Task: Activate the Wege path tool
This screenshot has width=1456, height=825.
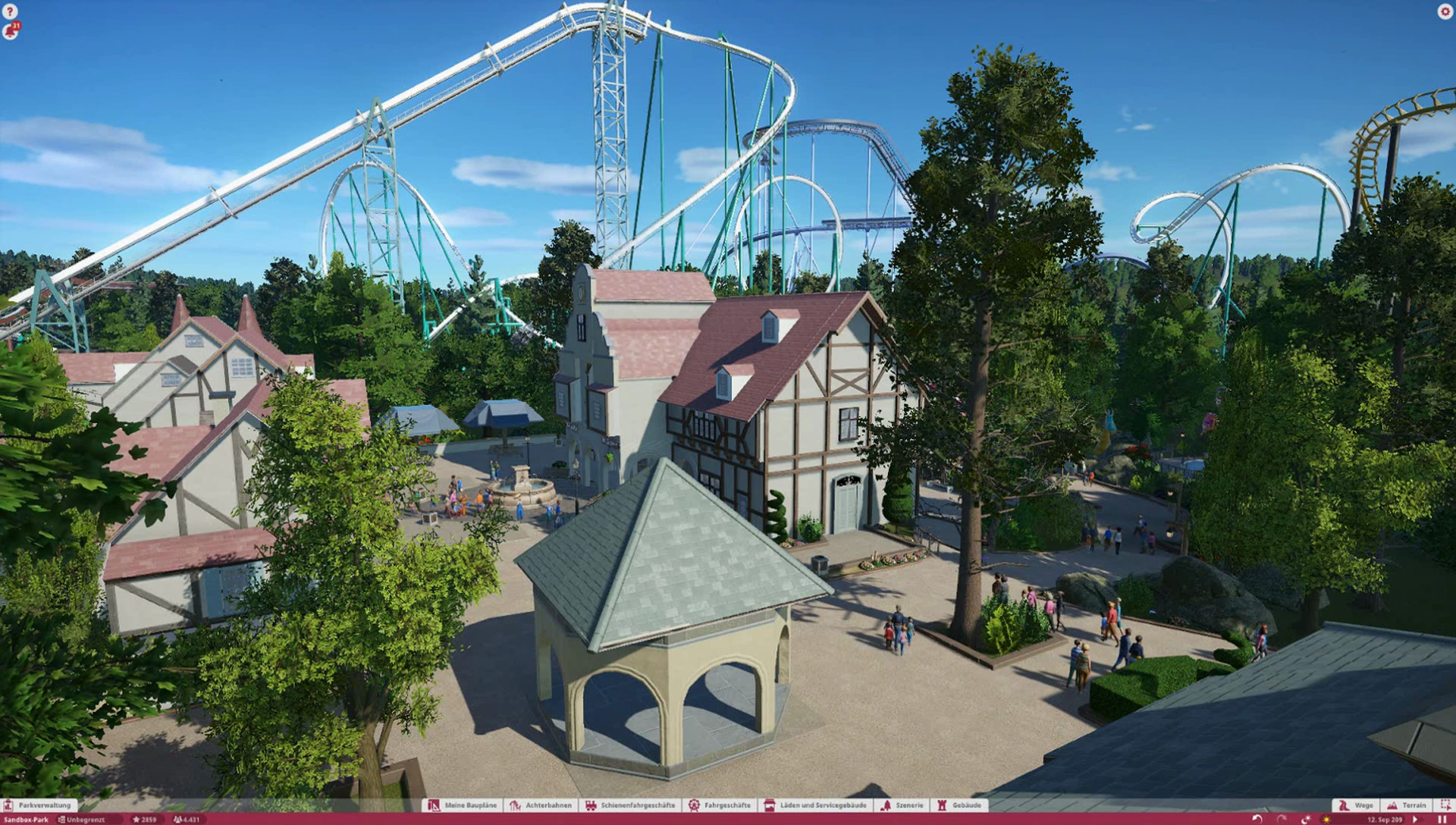Action: (1356, 805)
